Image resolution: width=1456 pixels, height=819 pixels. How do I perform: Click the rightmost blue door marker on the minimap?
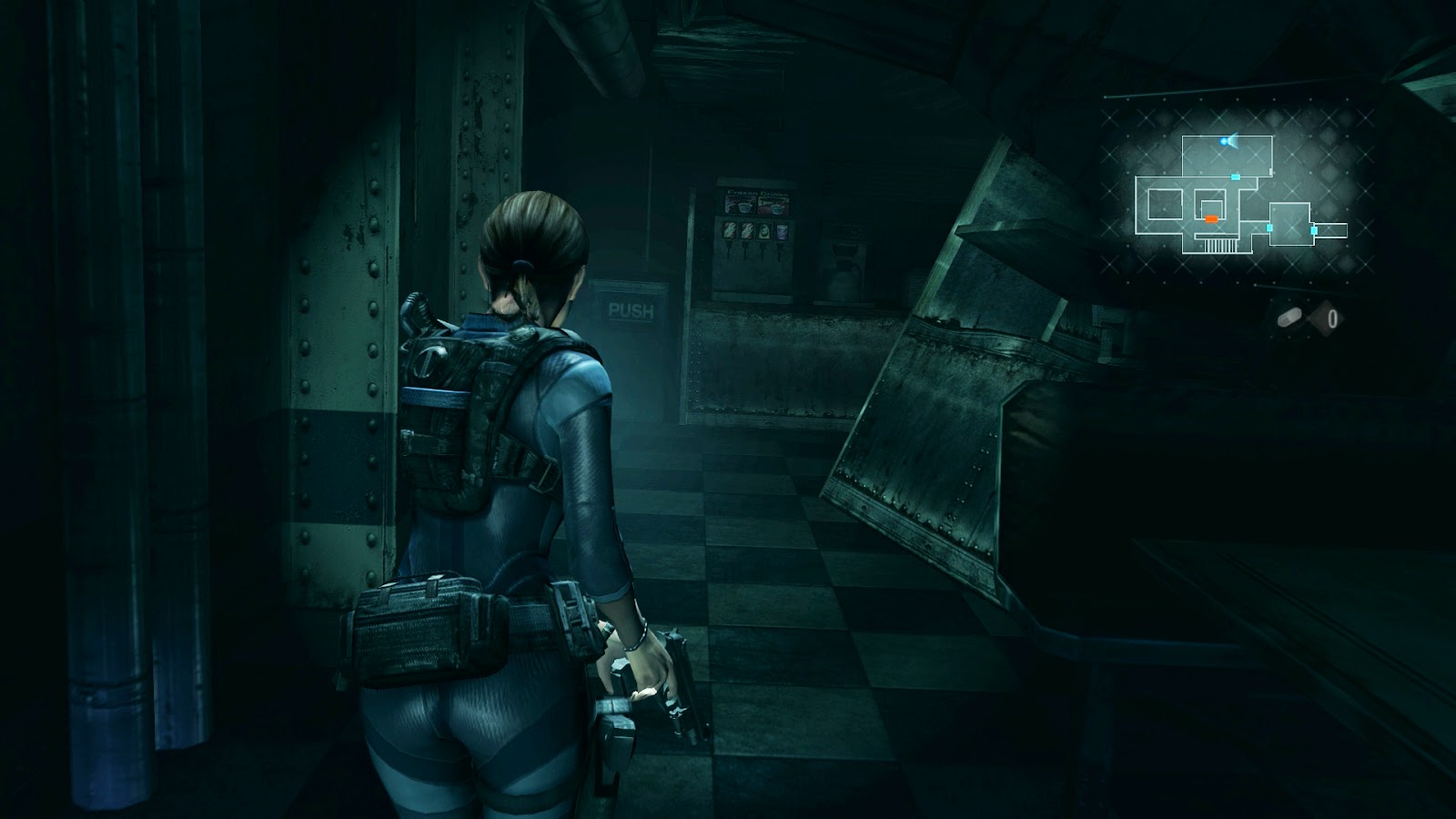pyautogui.click(x=1314, y=229)
